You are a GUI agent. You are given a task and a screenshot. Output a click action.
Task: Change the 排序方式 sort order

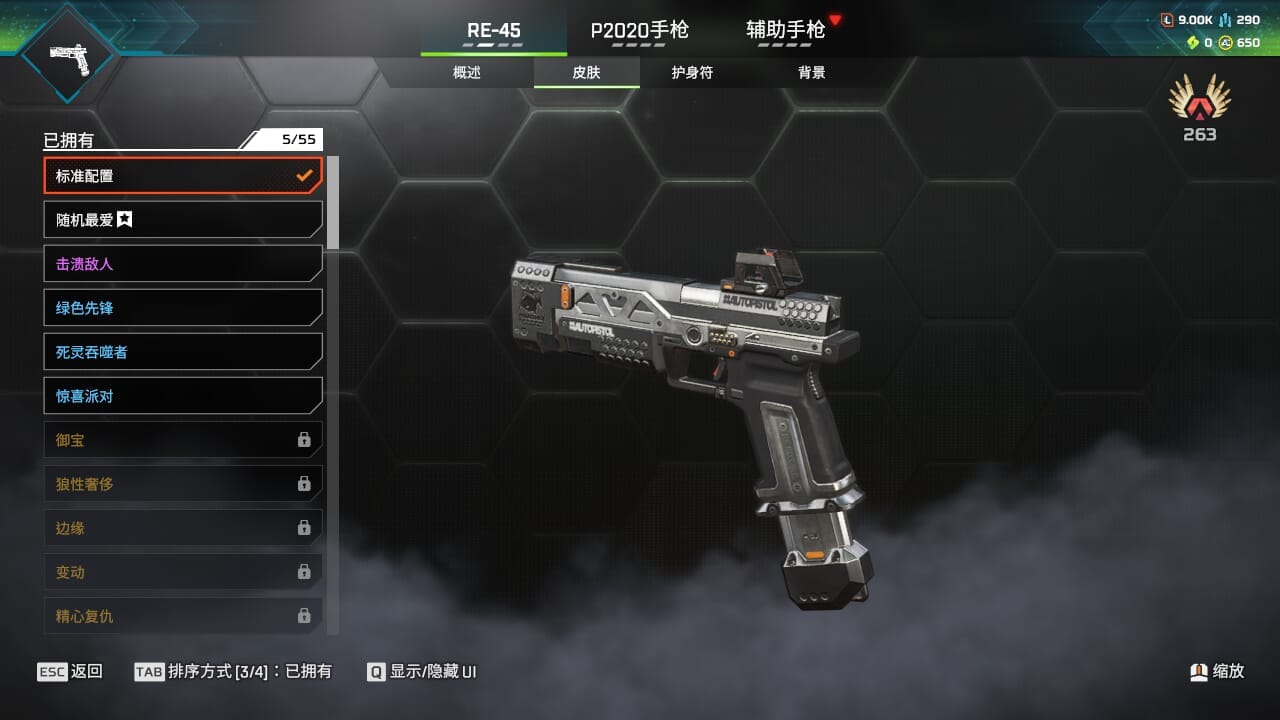pyautogui.click(x=233, y=671)
